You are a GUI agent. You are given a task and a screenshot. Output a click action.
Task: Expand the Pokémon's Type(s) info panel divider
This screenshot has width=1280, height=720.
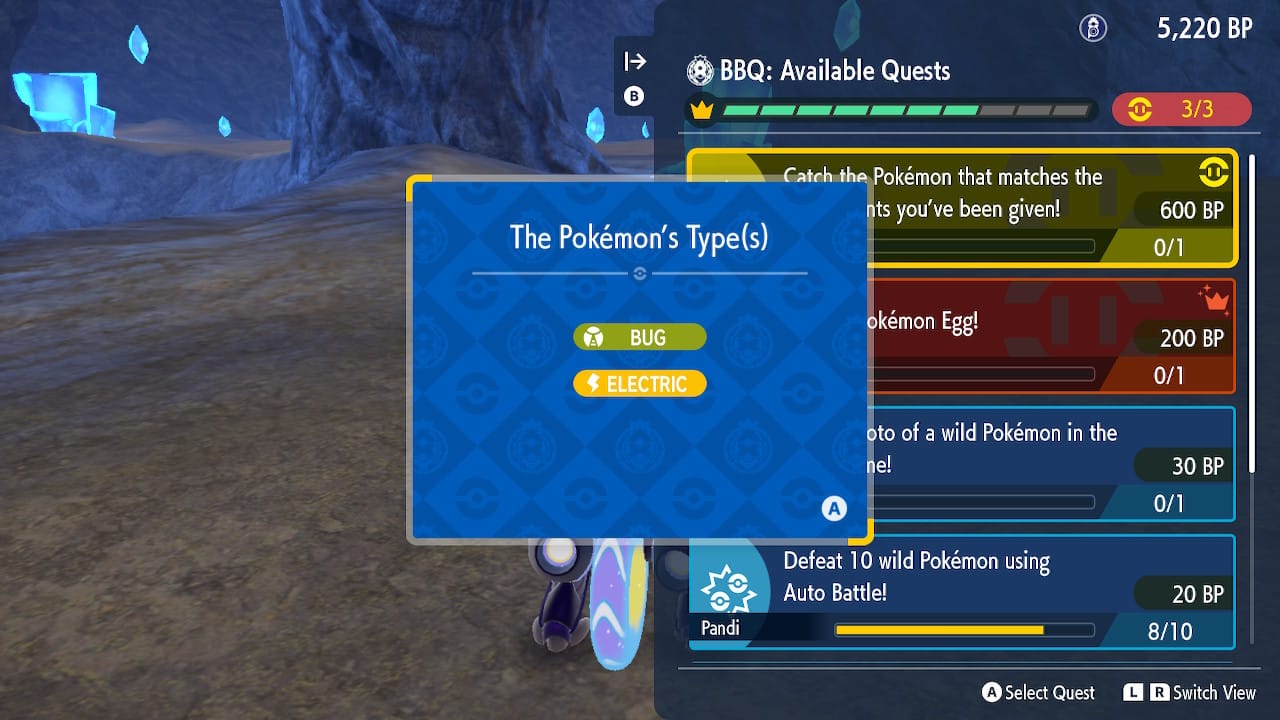[x=639, y=272]
